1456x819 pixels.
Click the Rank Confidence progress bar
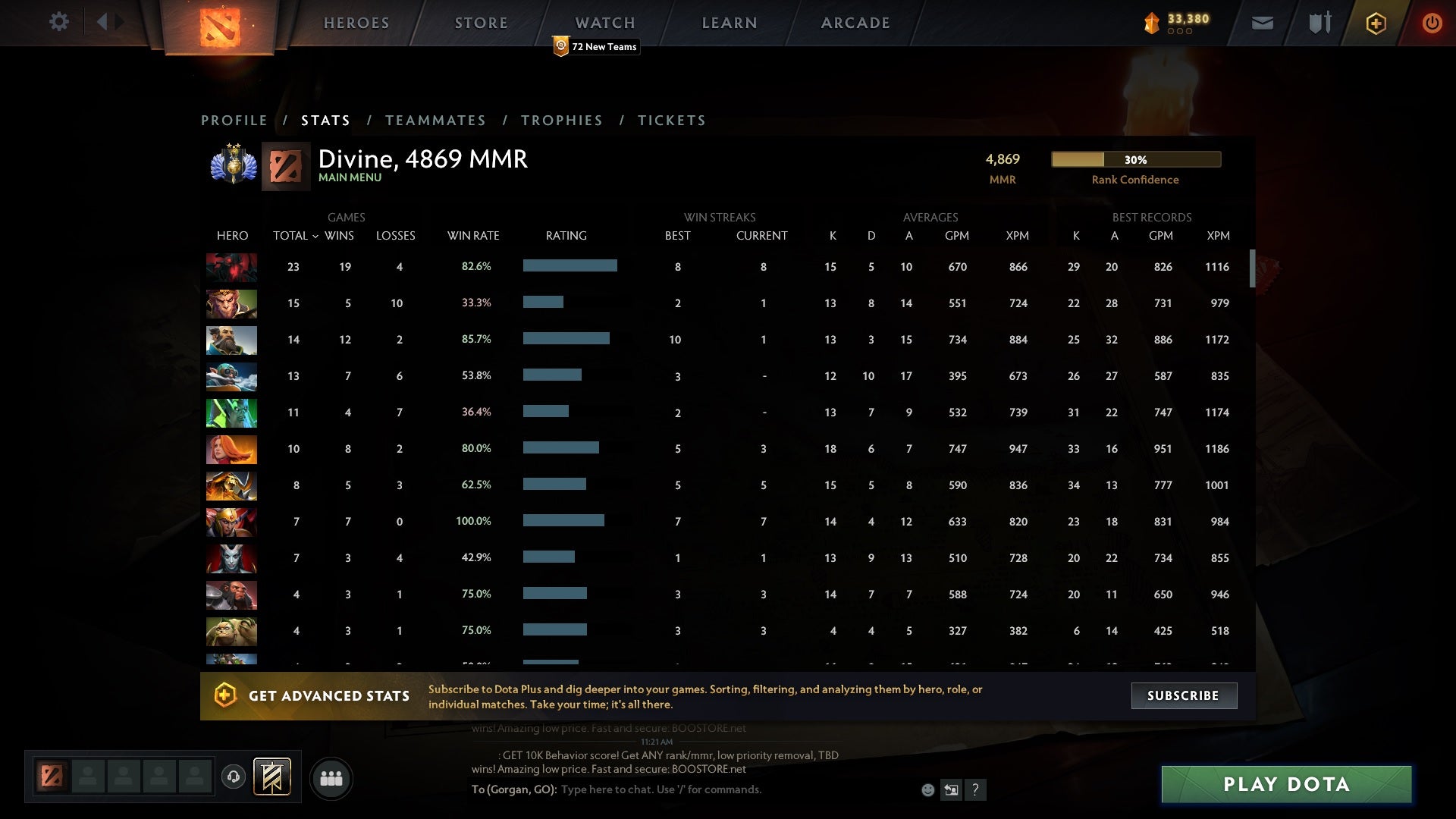tap(1135, 160)
